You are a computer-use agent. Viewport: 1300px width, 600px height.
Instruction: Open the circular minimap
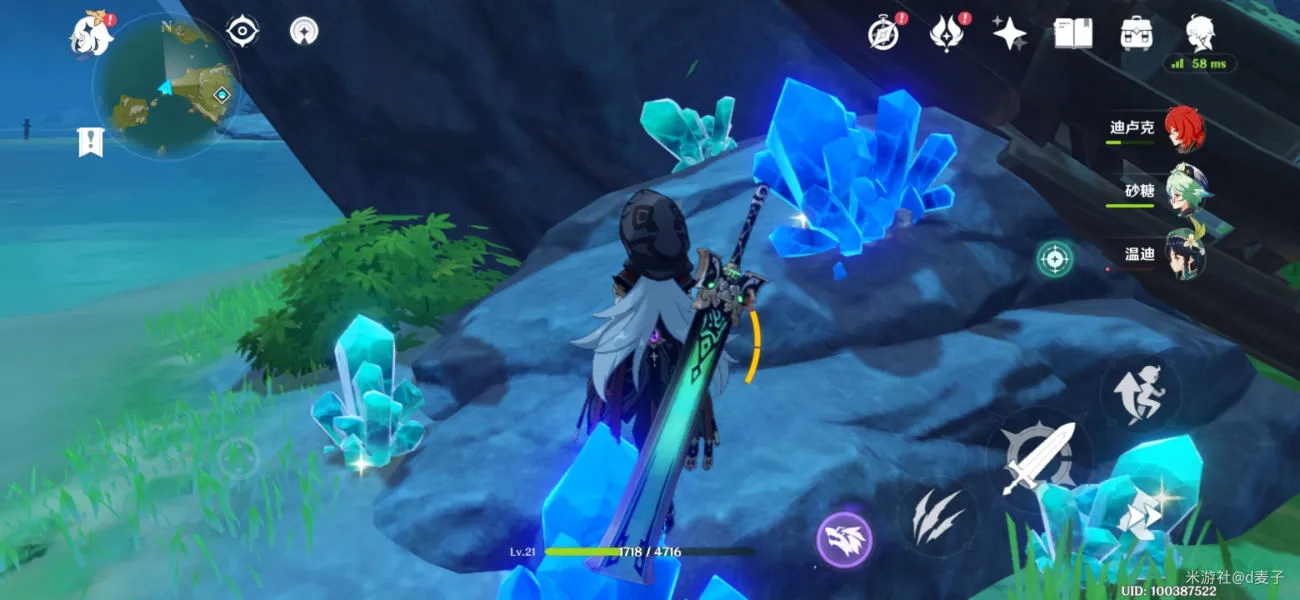tap(166, 87)
